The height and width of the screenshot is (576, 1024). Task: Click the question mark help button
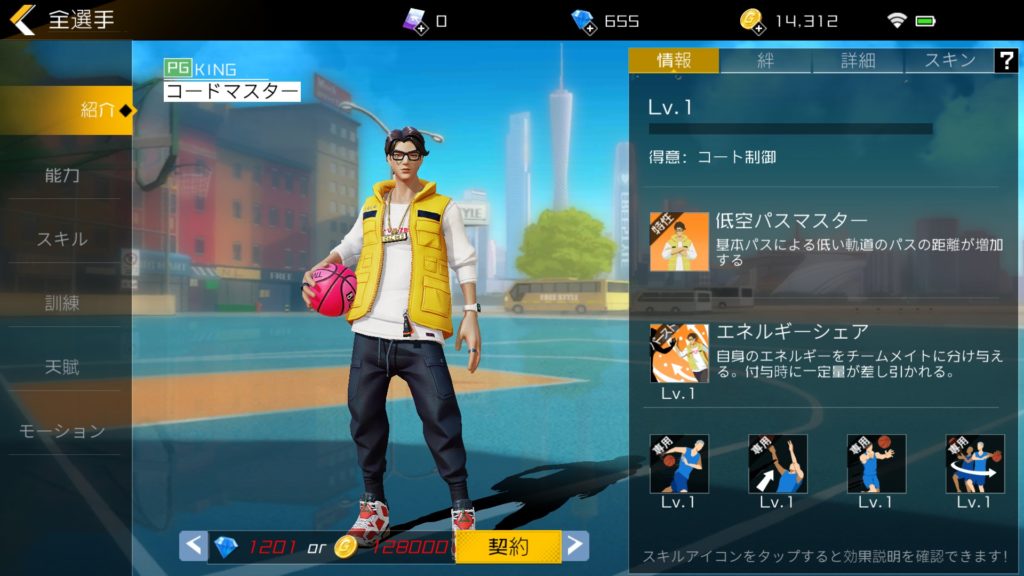pyautogui.click(x=1006, y=60)
